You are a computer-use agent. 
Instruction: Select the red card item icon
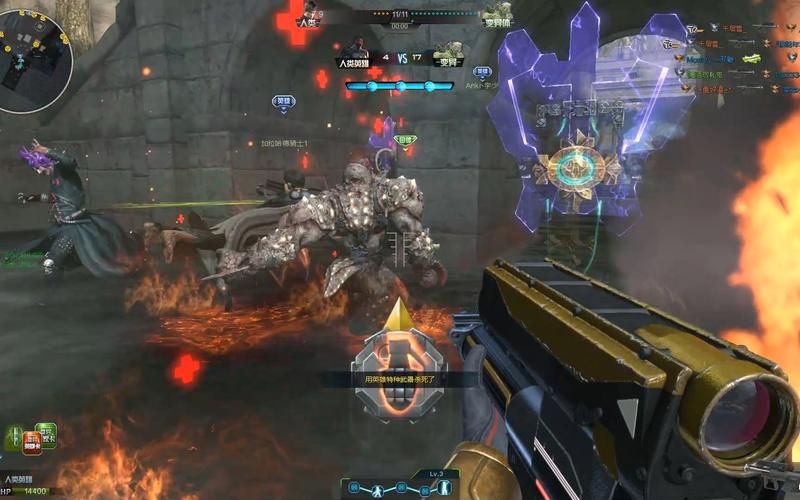click(33, 443)
